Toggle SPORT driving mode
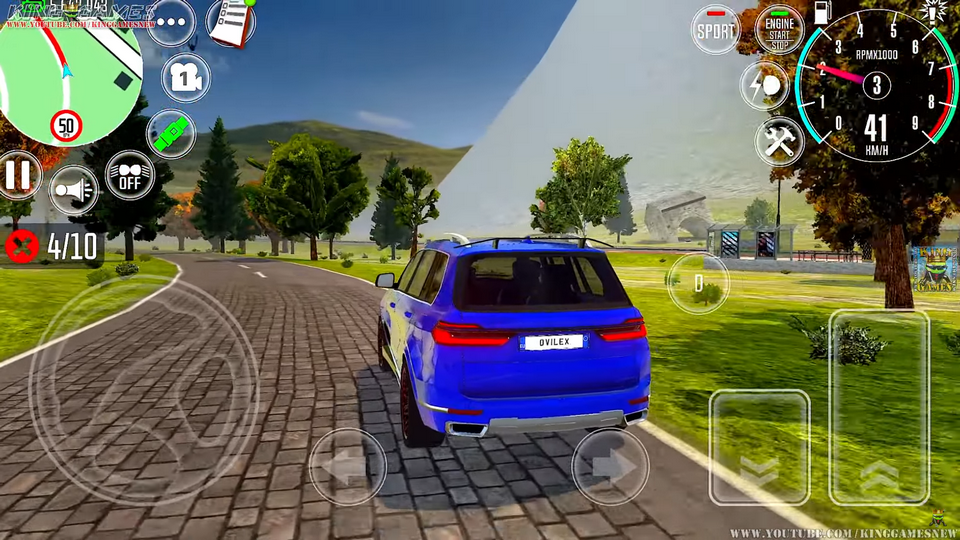The image size is (960, 540). pyautogui.click(x=715, y=29)
